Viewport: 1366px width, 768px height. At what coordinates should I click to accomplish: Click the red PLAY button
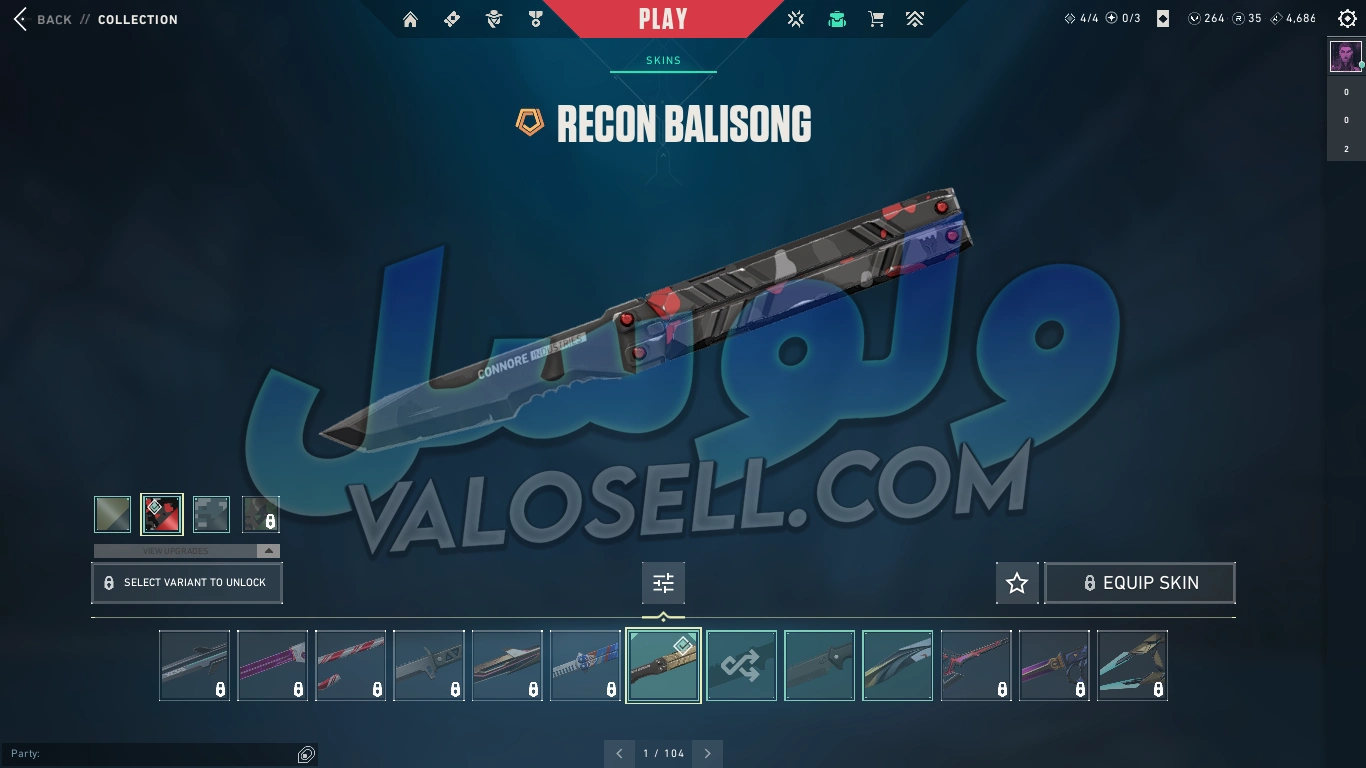pyautogui.click(x=663, y=19)
